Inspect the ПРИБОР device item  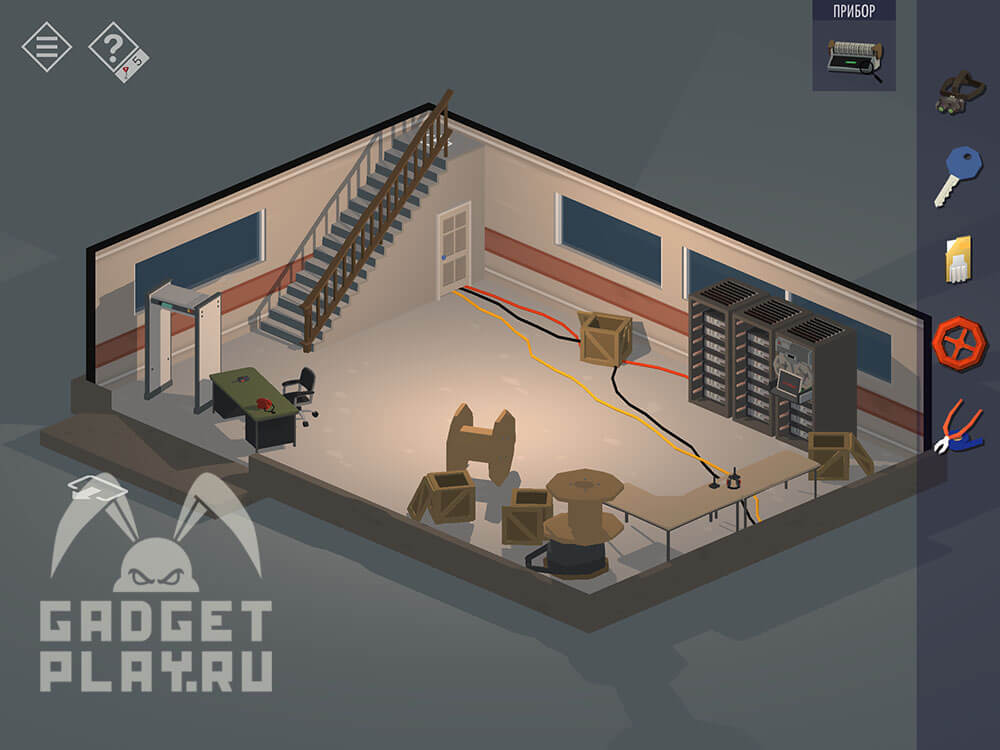click(853, 58)
